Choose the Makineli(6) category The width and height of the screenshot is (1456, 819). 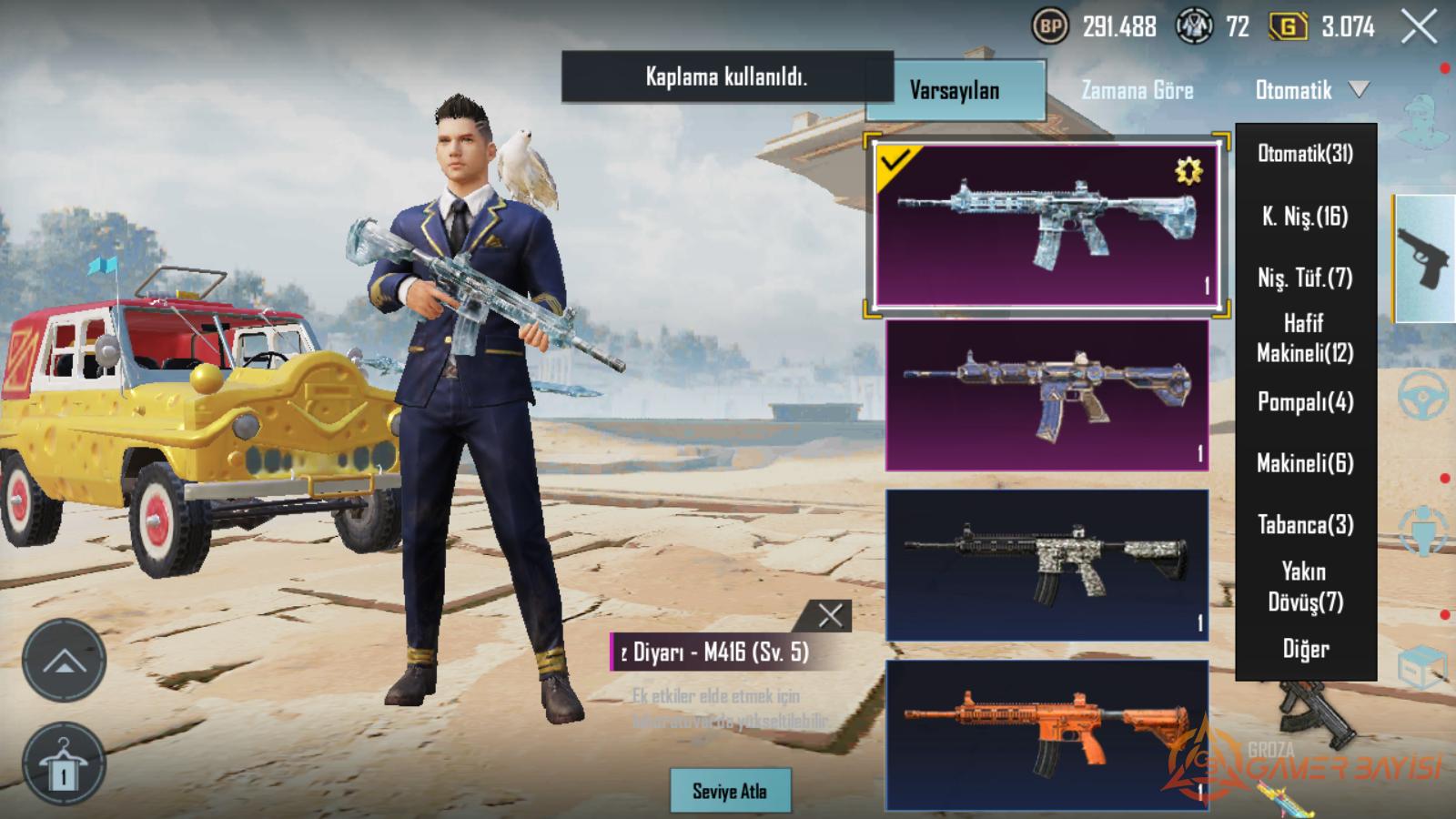(x=1305, y=463)
